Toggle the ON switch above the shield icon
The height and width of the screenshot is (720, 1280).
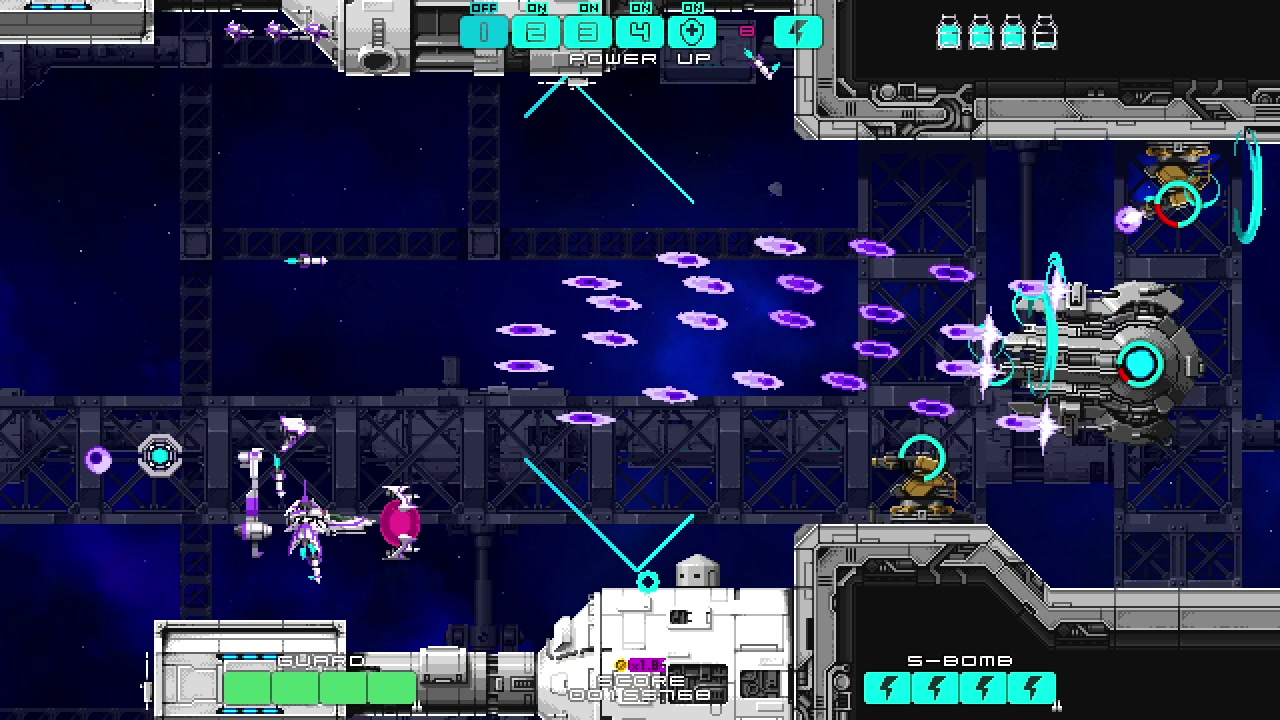692,7
